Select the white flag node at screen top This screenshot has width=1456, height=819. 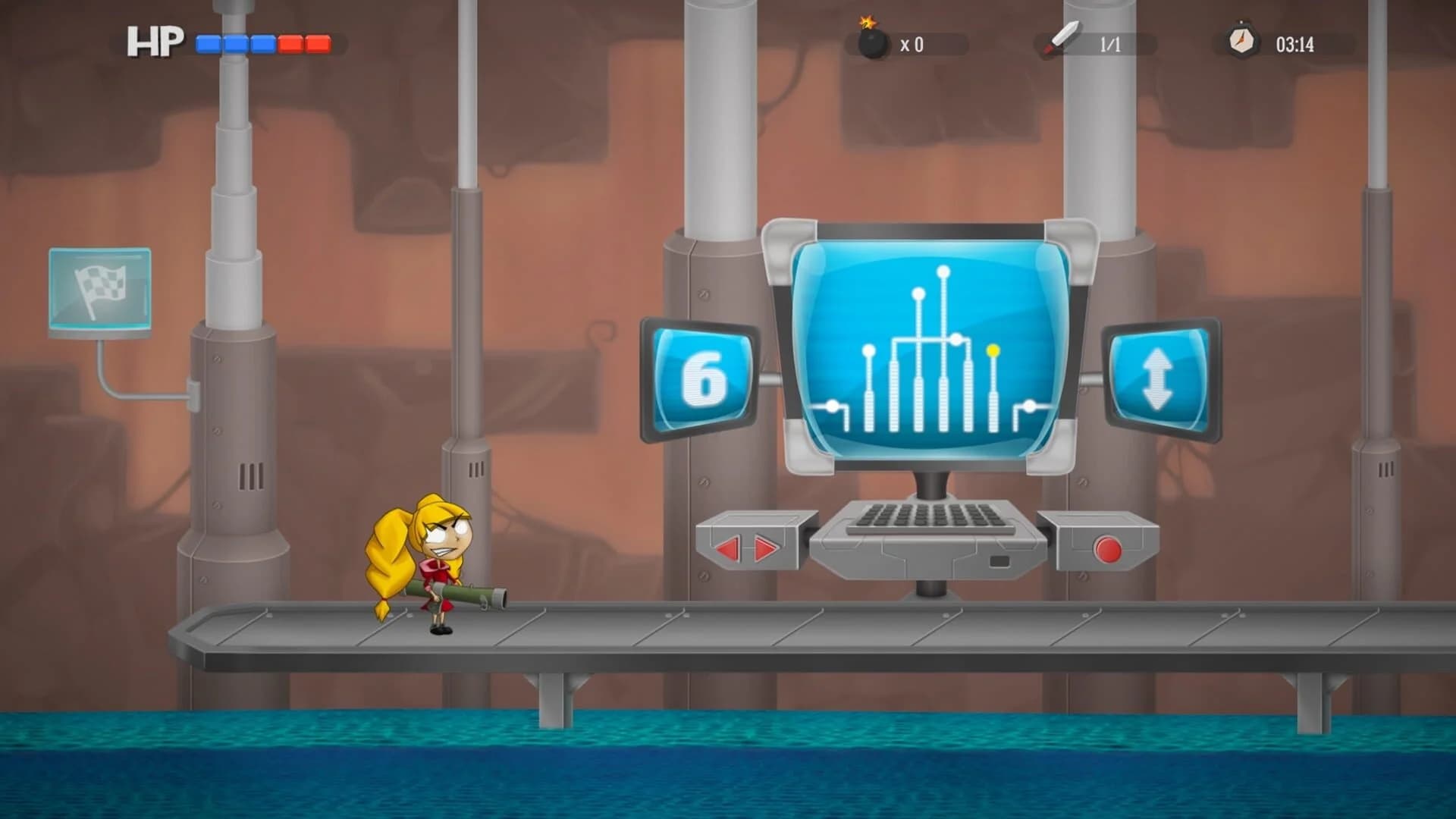(943, 271)
